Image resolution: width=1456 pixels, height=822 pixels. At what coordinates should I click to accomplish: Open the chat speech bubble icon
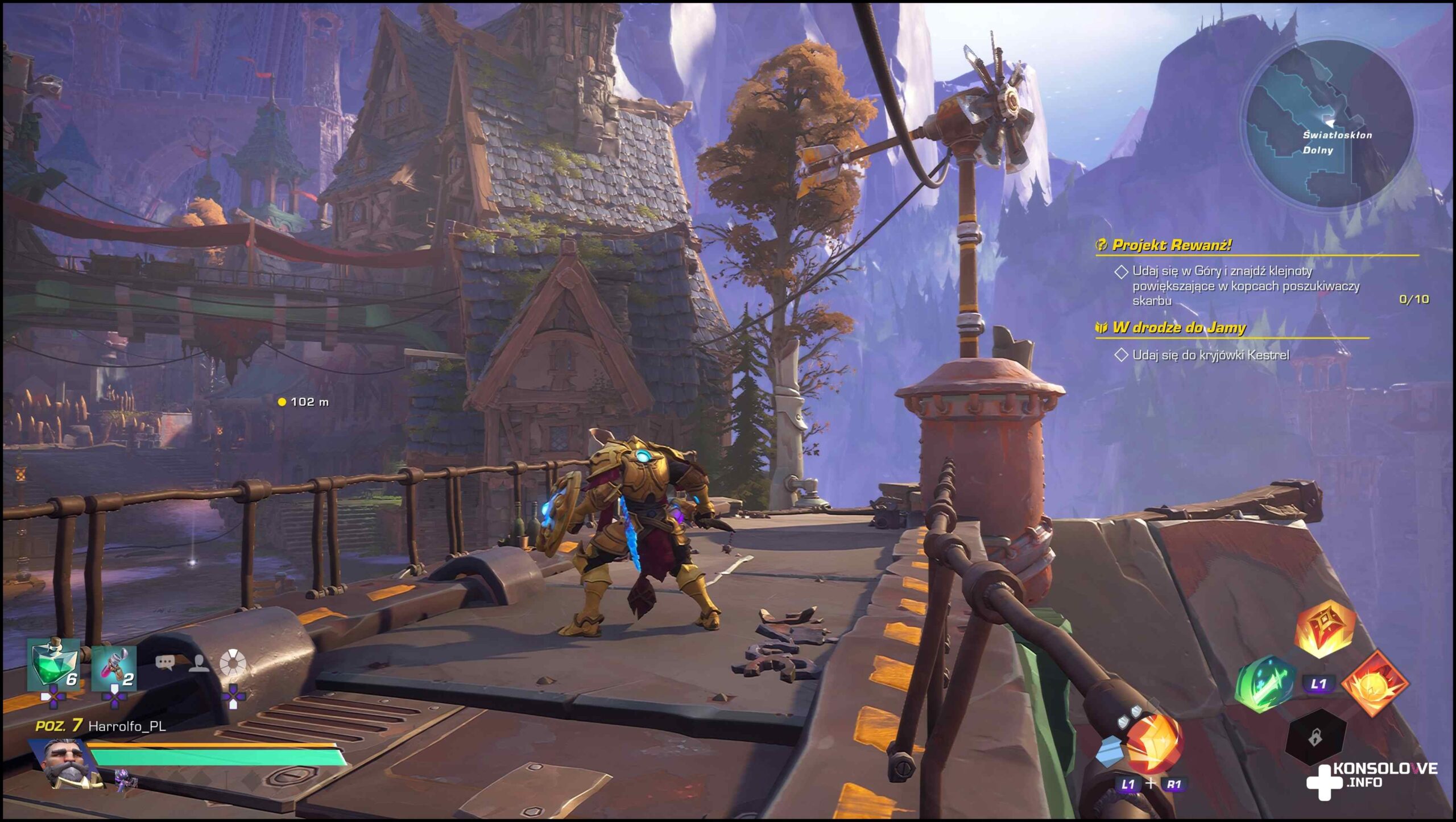165,663
